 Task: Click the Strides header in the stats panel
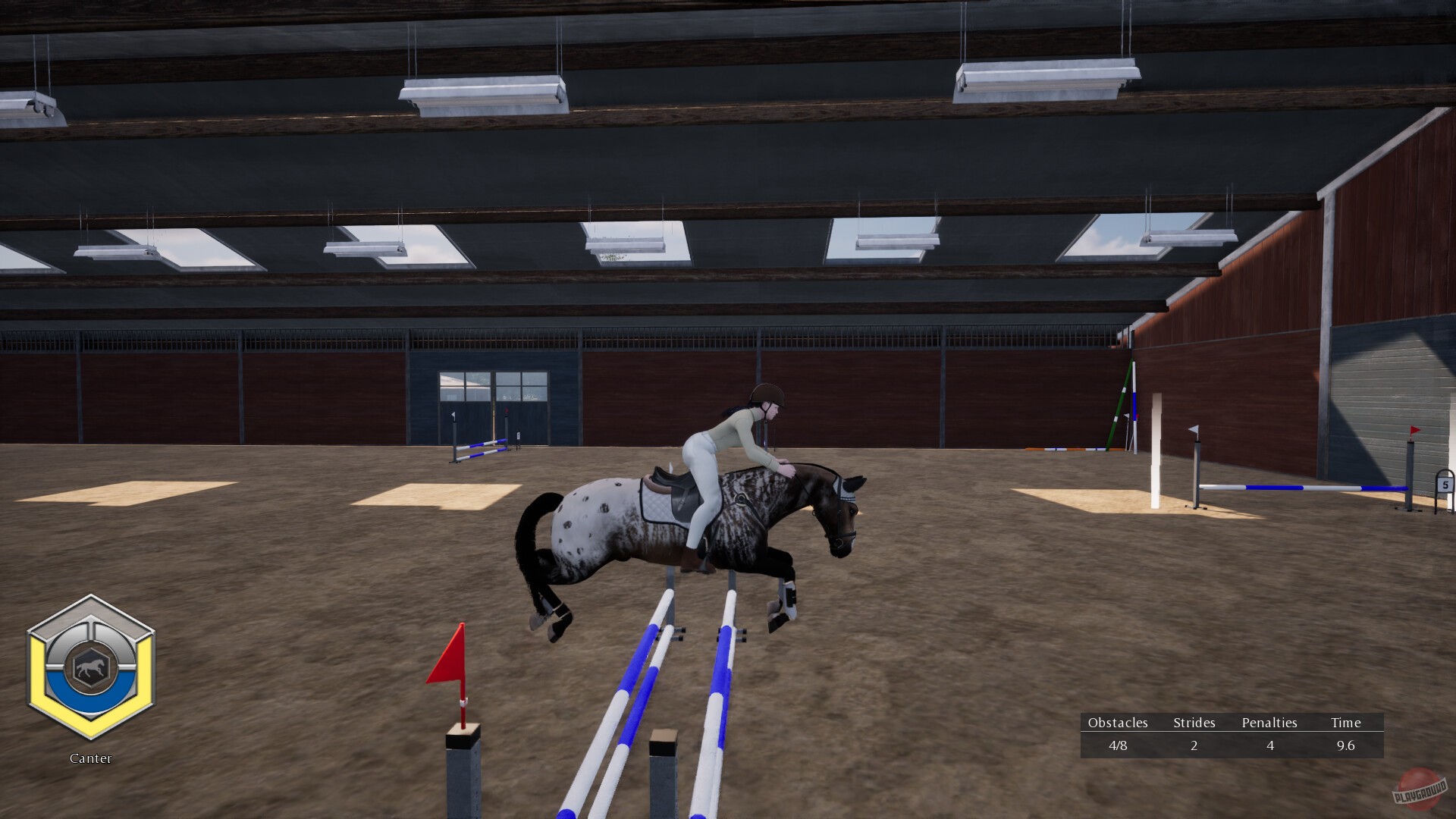coord(1194,723)
